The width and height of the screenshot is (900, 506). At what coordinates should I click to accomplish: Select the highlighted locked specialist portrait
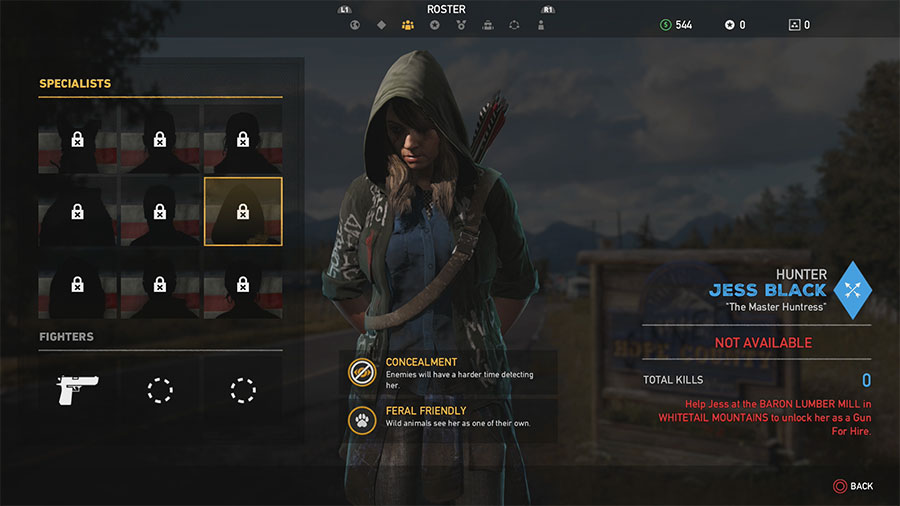tap(243, 211)
